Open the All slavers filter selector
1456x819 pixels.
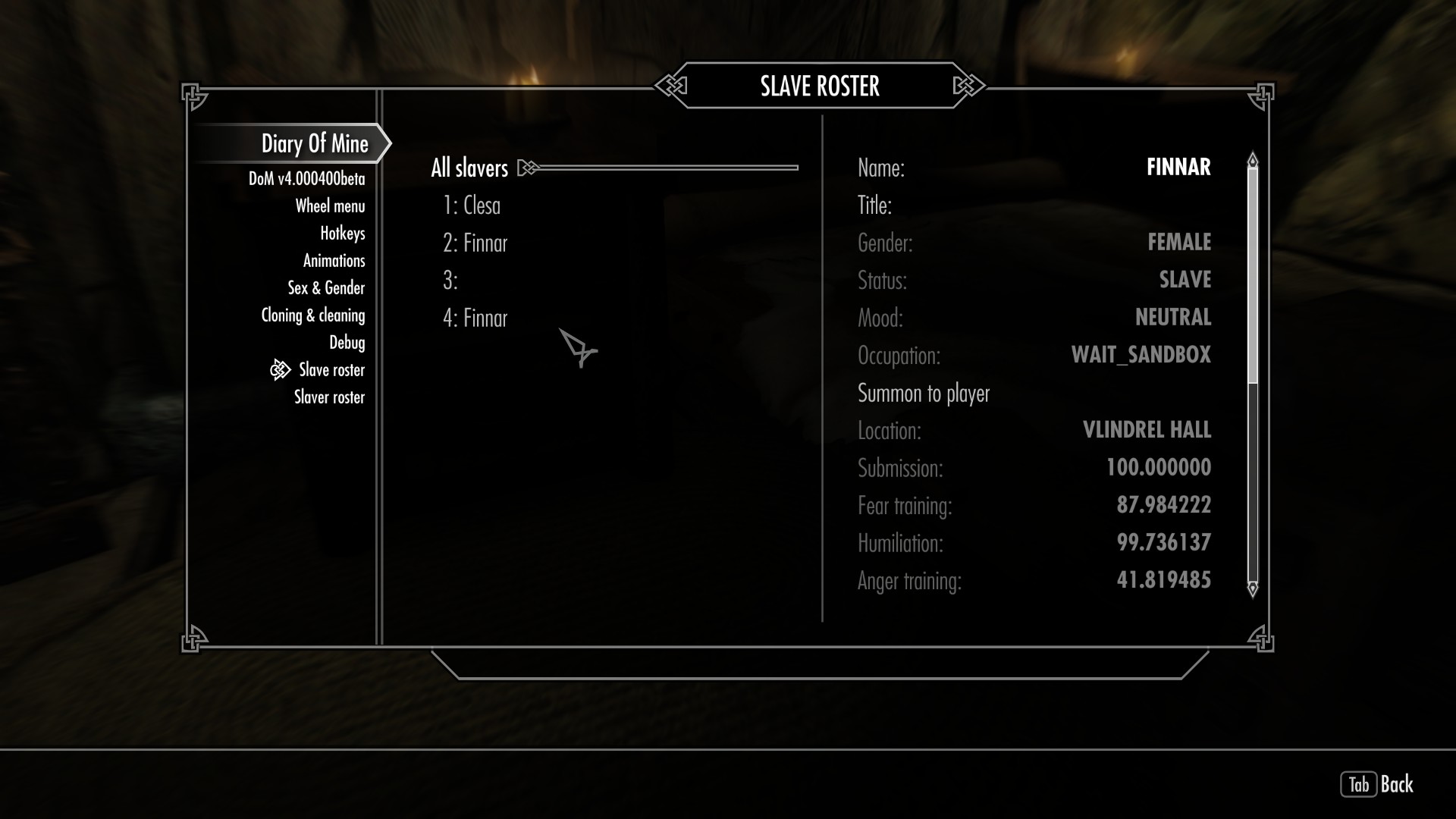click(468, 168)
